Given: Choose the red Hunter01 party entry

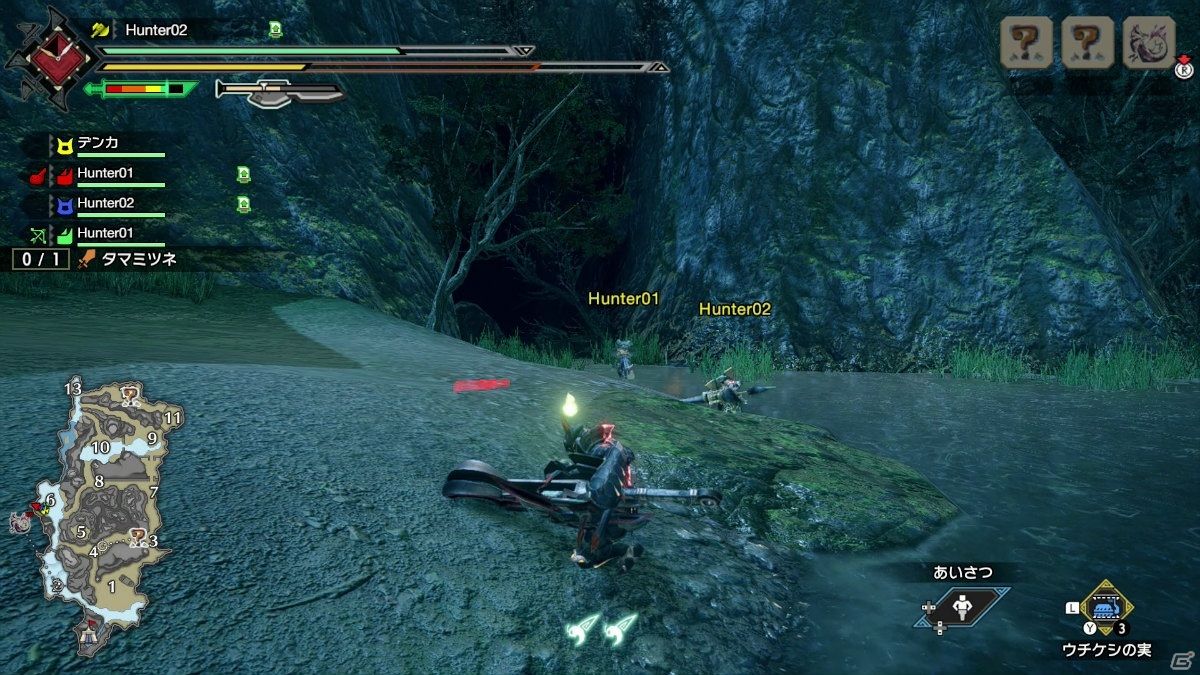Looking at the screenshot, I should pos(105,174).
